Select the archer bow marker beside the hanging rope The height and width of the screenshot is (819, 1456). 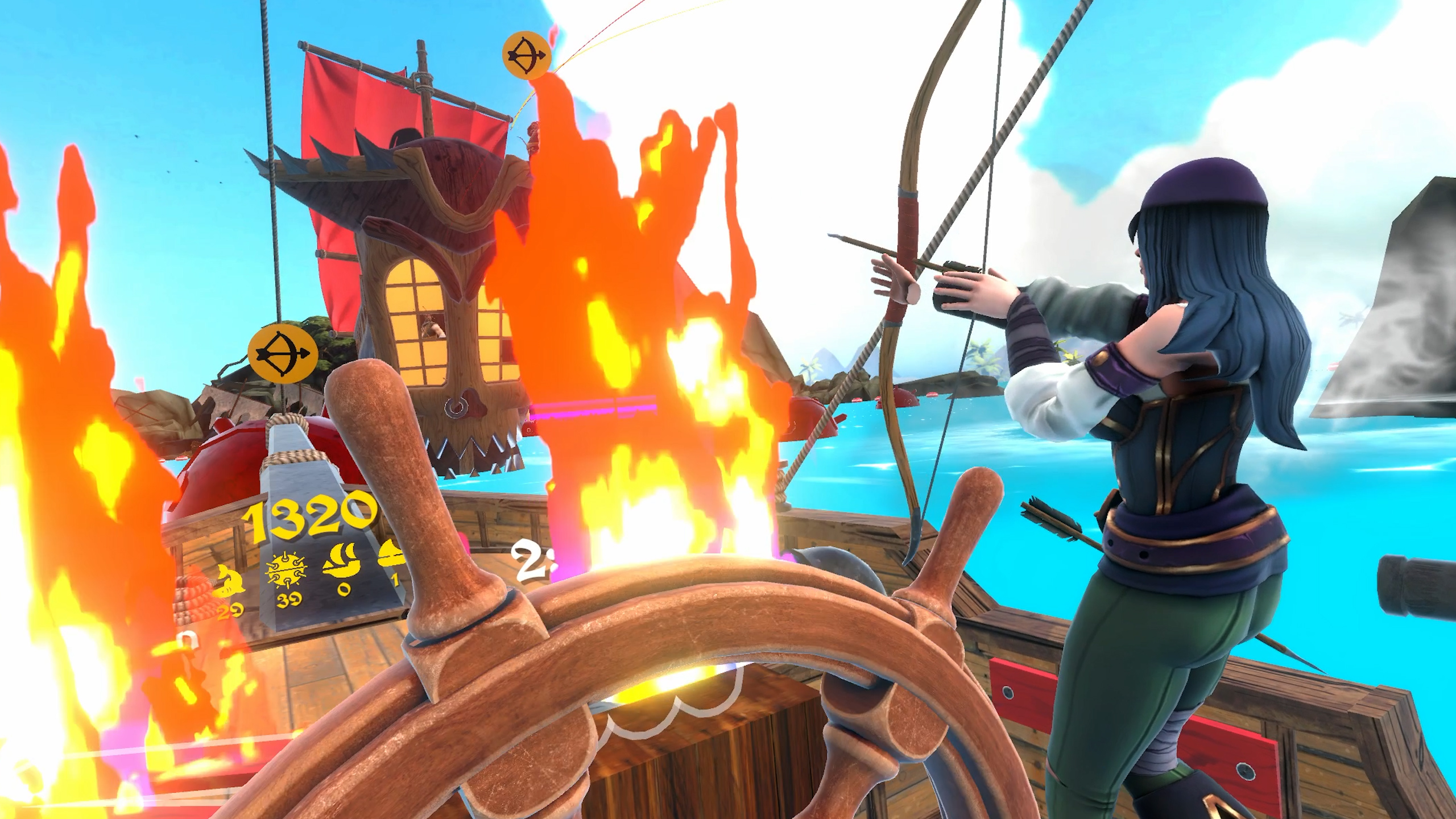click(x=282, y=354)
